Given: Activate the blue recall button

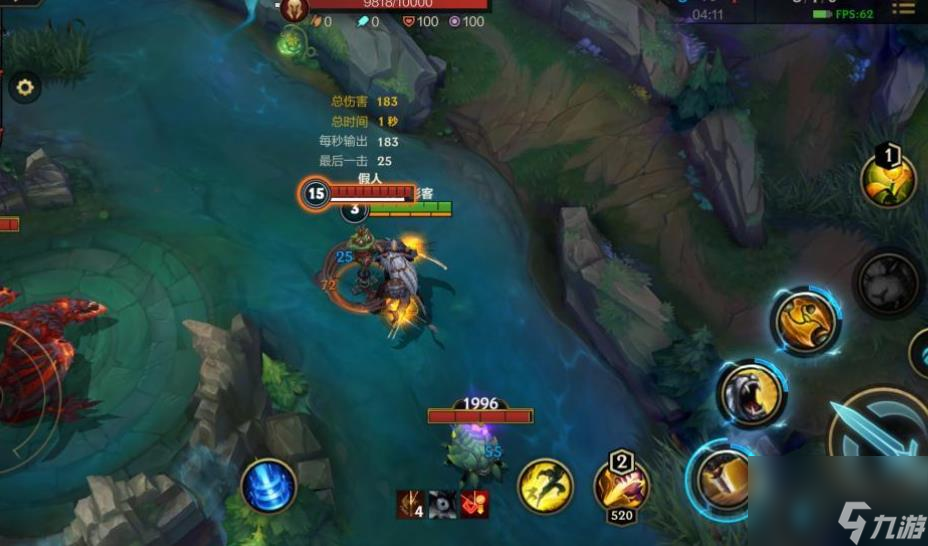Looking at the screenshot, I should click(268, 487).
